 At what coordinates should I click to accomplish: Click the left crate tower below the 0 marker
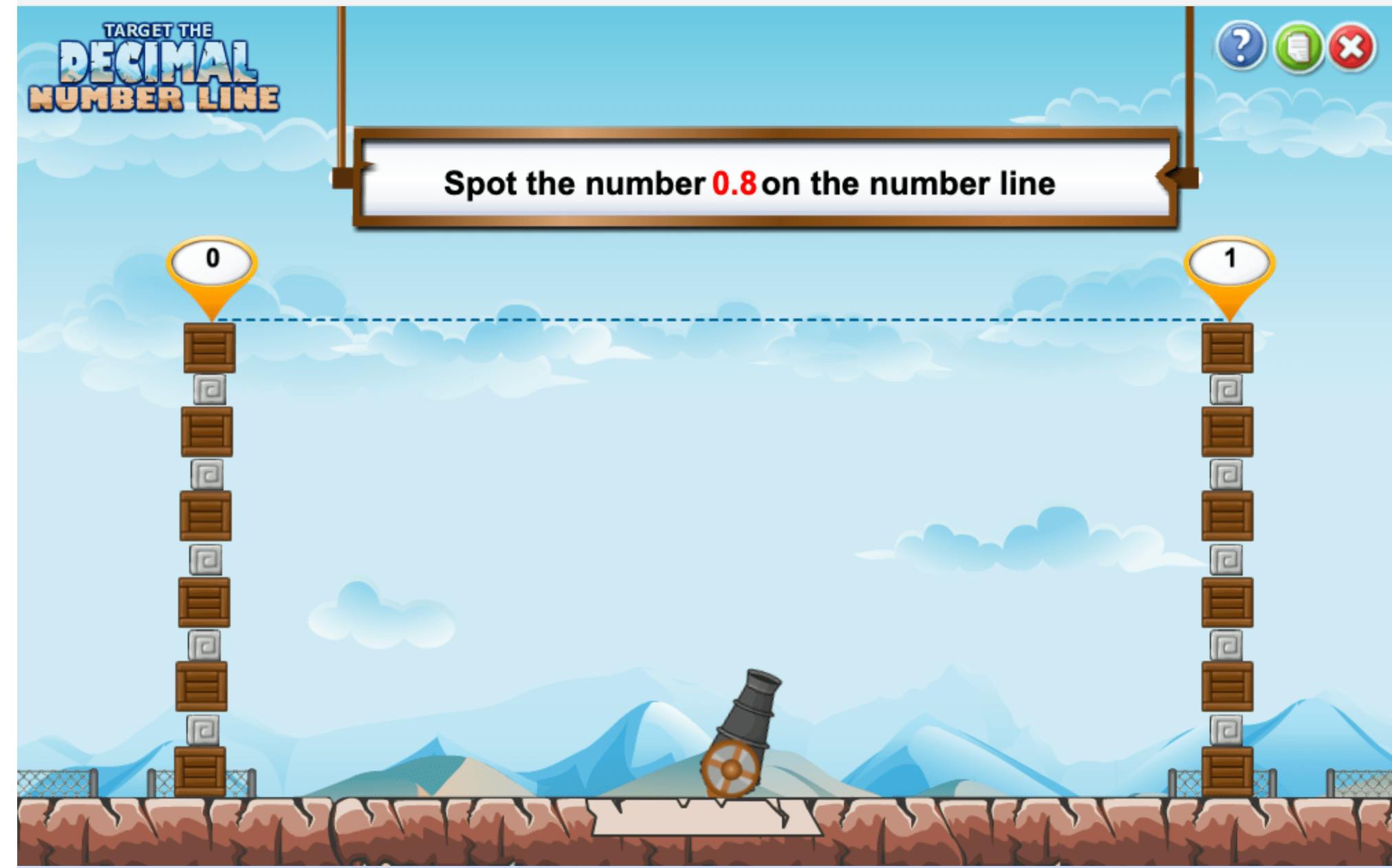click(x=206, y=550)
